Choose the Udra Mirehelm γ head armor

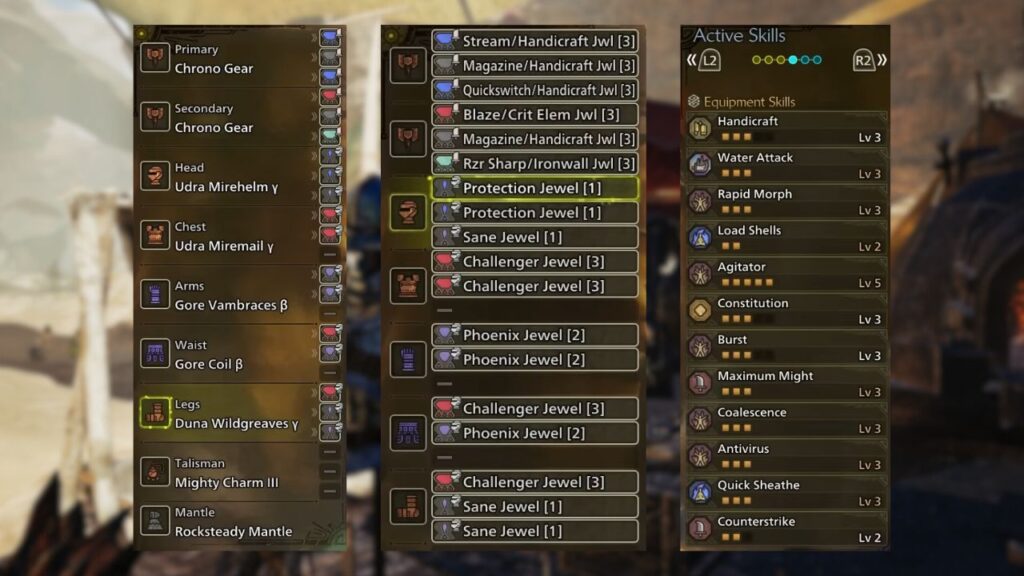pyautogui.click(x=230, y=177)
